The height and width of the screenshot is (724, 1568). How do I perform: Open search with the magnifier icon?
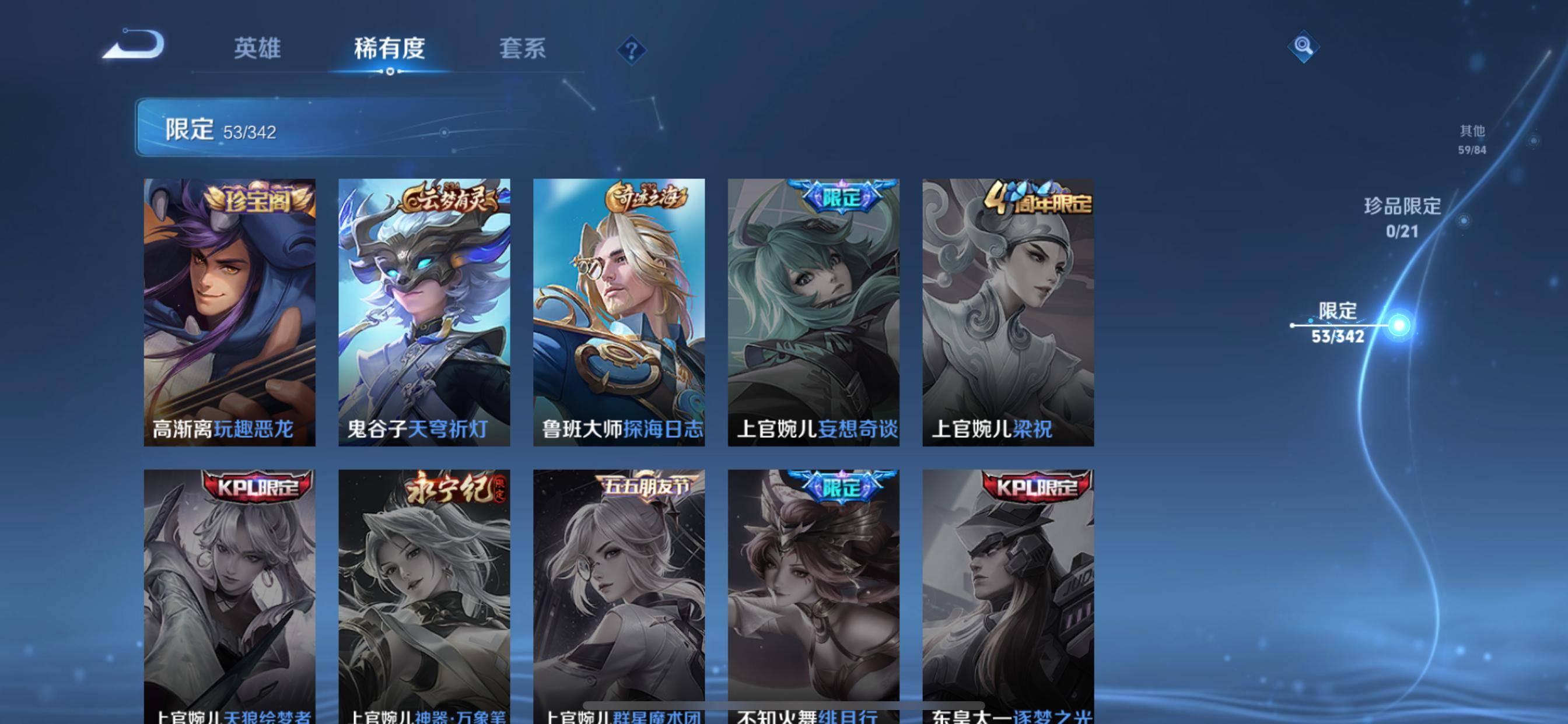[1304, 45]
